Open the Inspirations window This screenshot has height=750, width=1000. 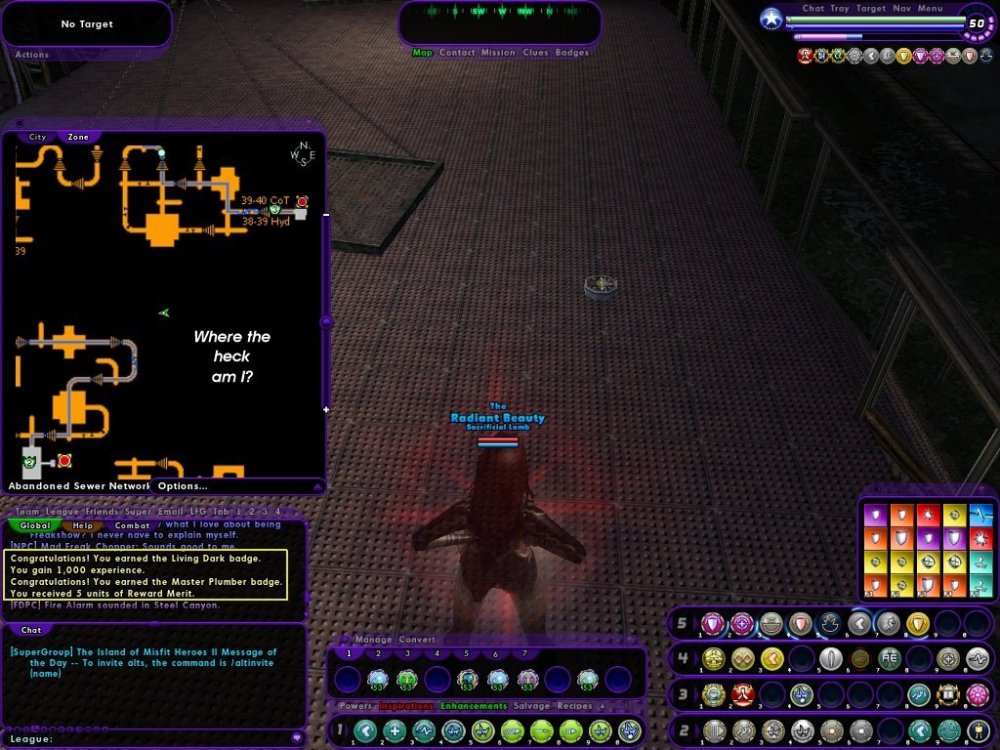(x=406, y=706)
